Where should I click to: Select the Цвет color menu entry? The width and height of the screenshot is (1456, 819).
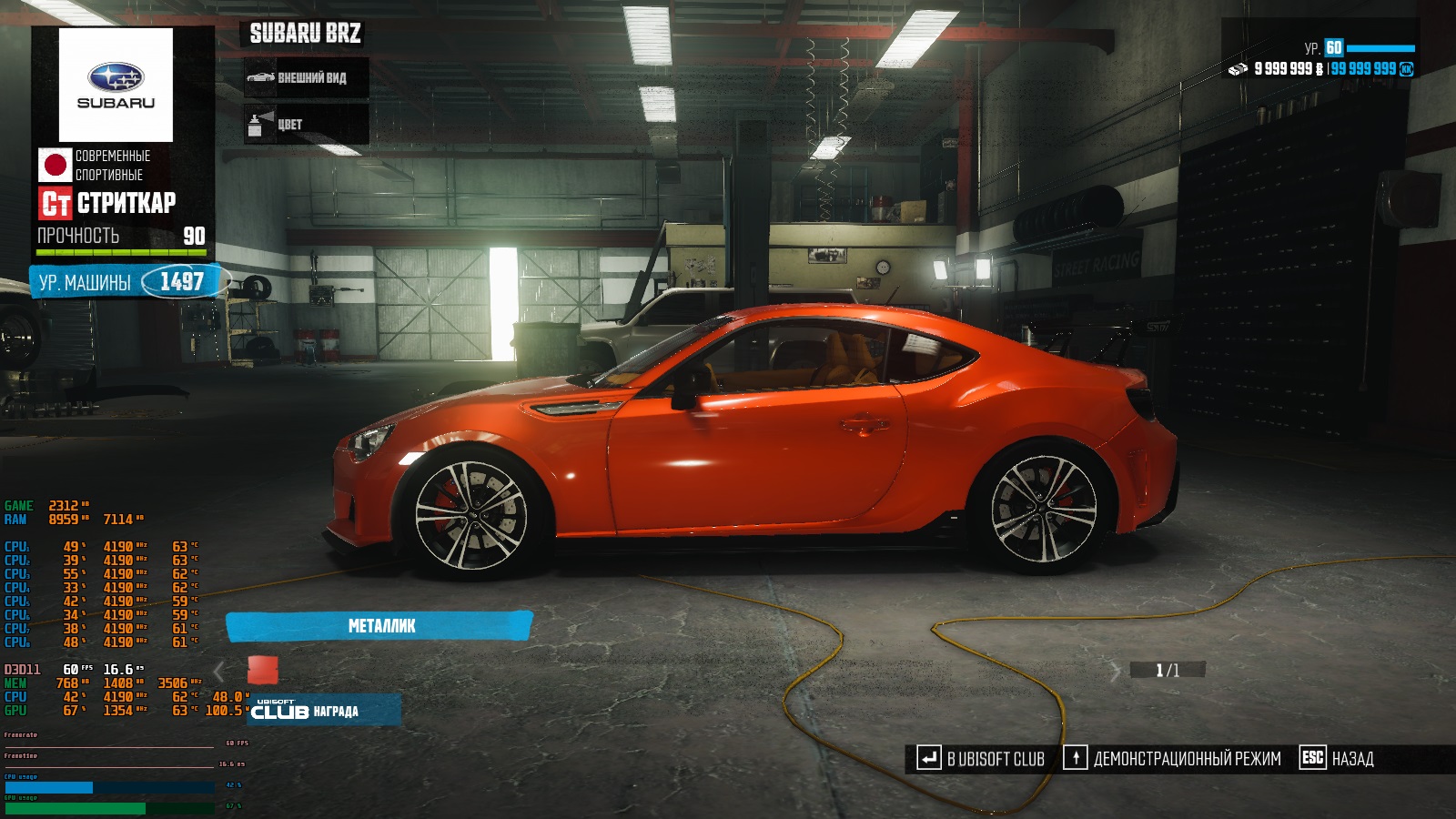coord(306,125)
